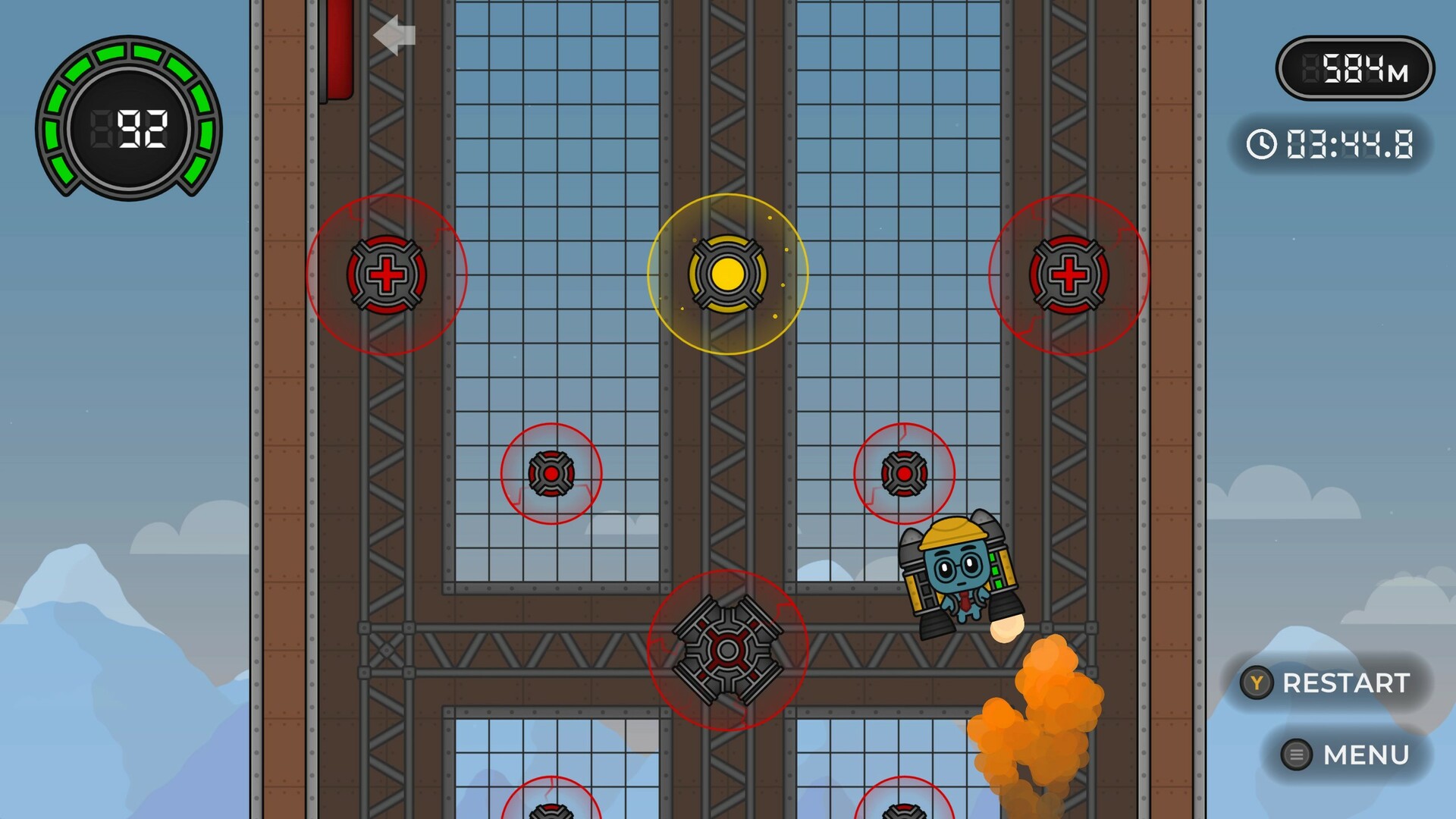Click the left red health cross pickup
1456x819 pixels.
point(386,275)
